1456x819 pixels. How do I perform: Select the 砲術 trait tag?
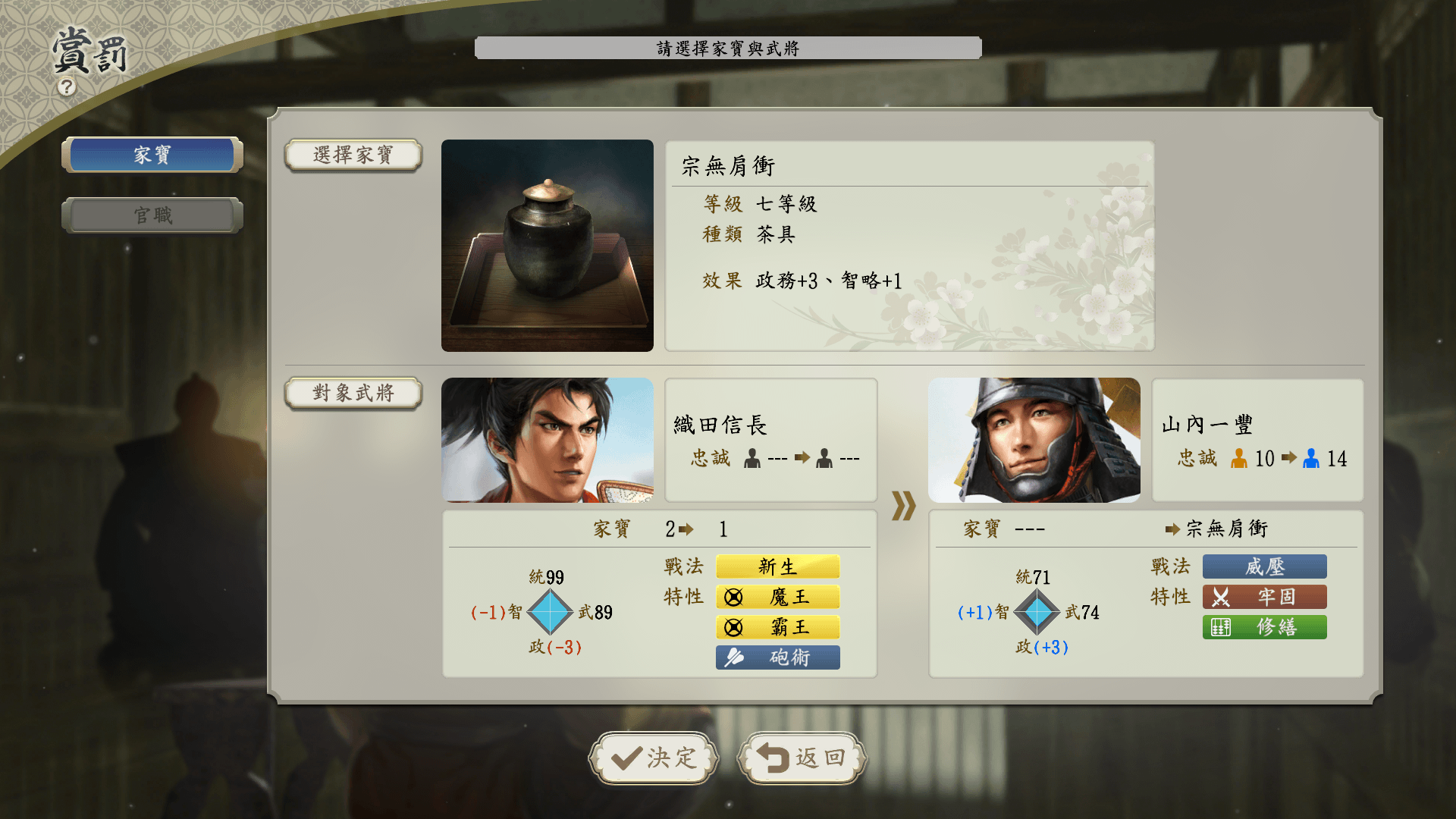(777, 657)
